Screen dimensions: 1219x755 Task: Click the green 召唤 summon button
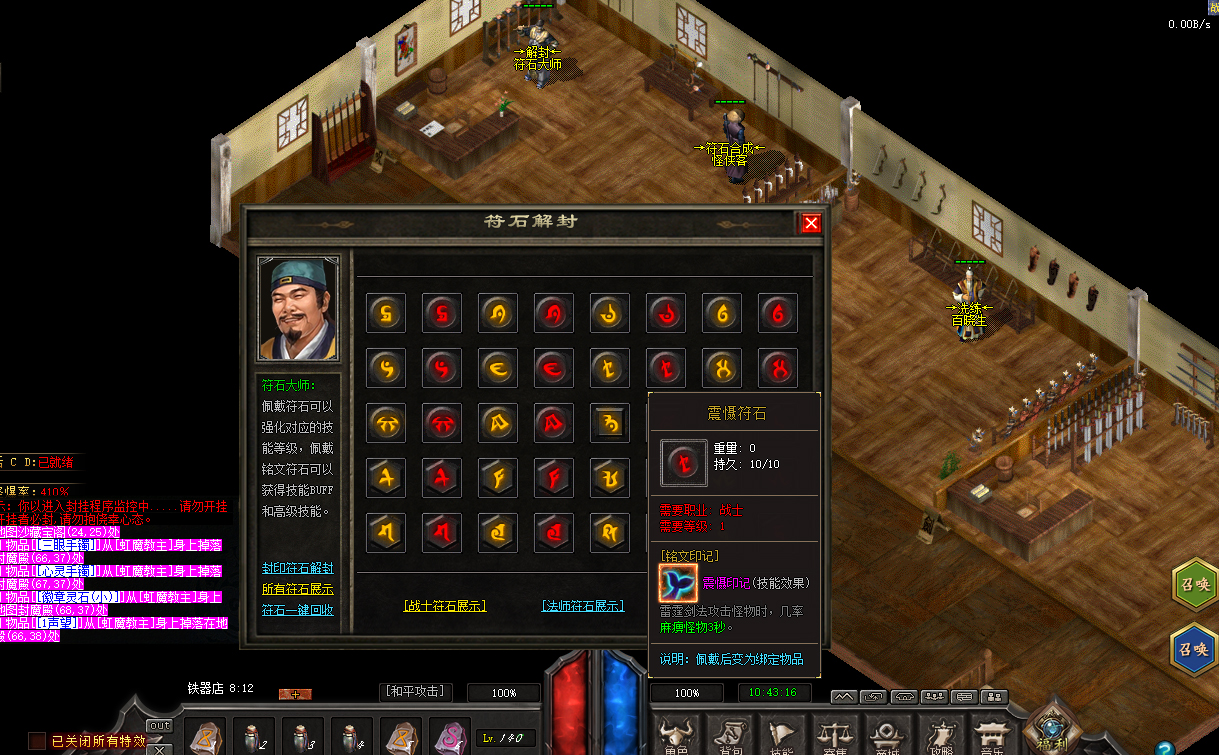(x=1194, y=585)
